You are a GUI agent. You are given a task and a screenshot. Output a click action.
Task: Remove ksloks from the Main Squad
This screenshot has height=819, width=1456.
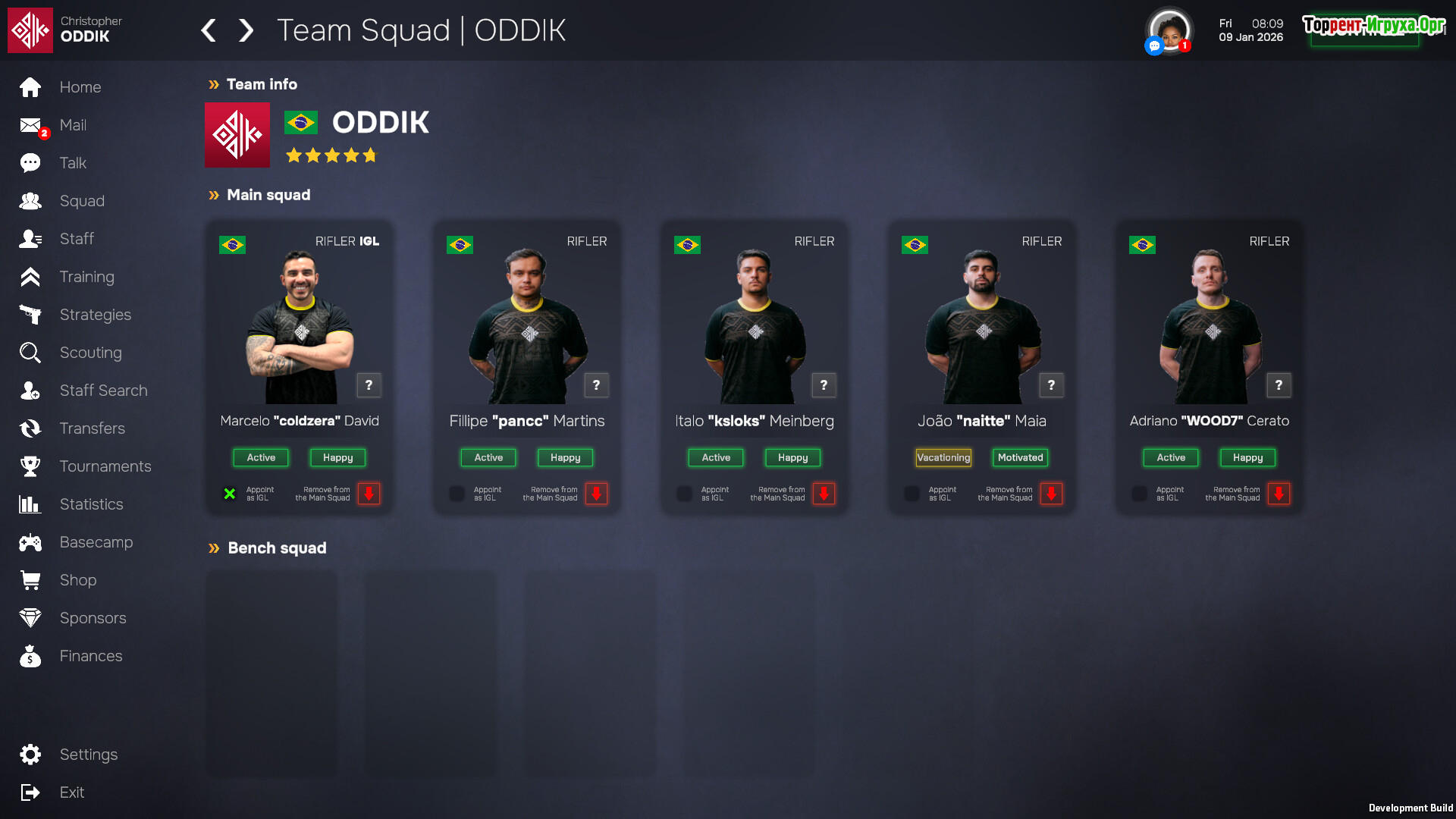824,494
